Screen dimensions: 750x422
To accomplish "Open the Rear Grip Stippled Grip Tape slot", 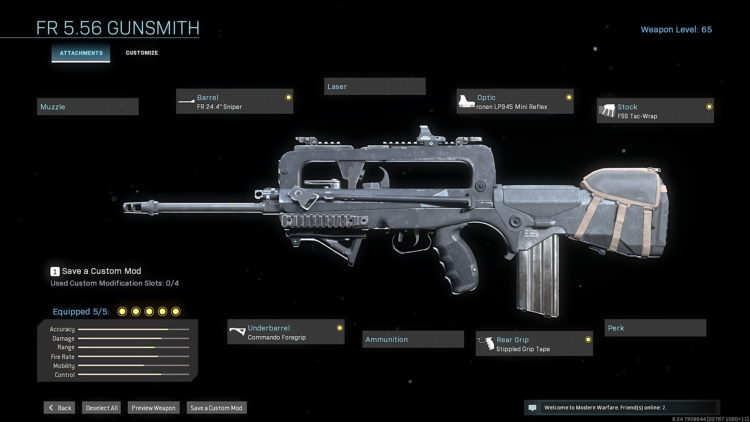I will point(534,345).
